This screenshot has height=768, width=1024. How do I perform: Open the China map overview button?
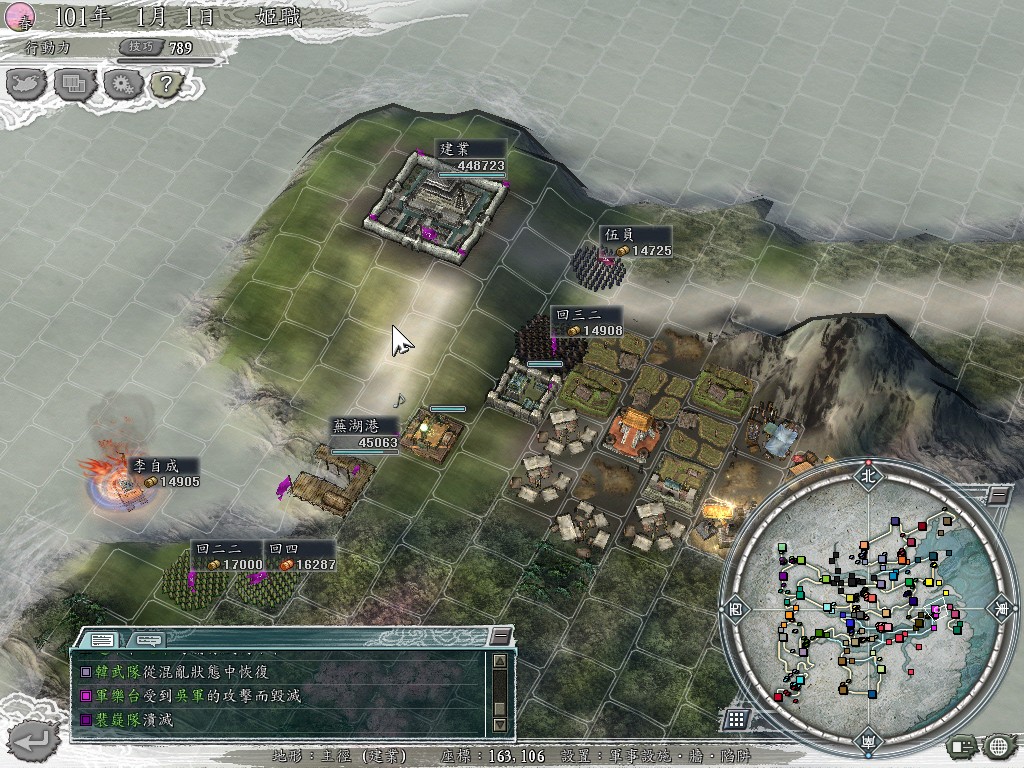[x=27, y=84]
